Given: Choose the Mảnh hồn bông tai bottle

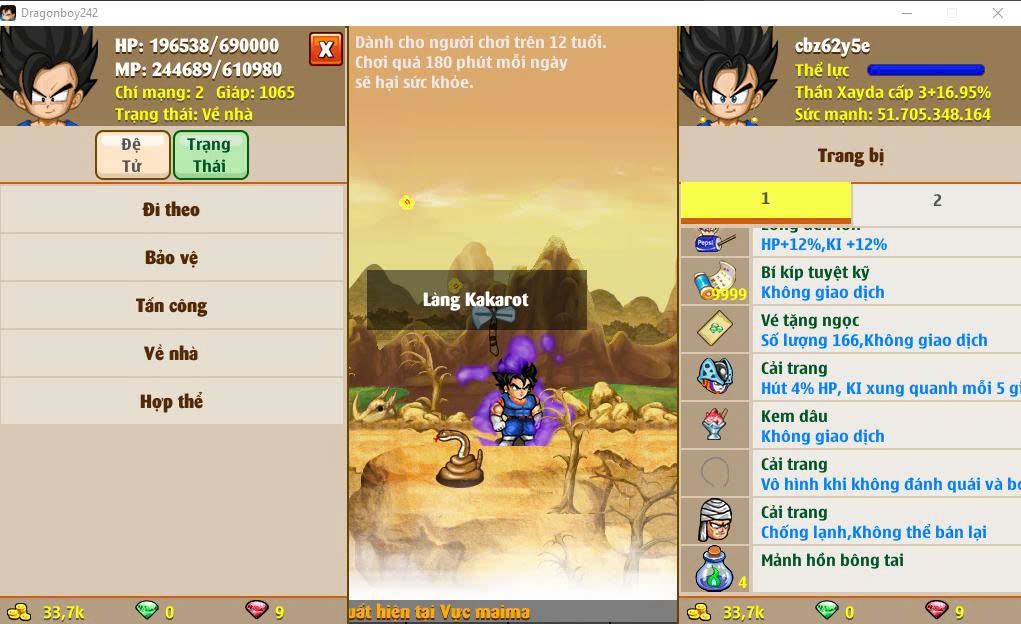Looking at the screenshot, I should pyautogui.click(x=850, y=569).
